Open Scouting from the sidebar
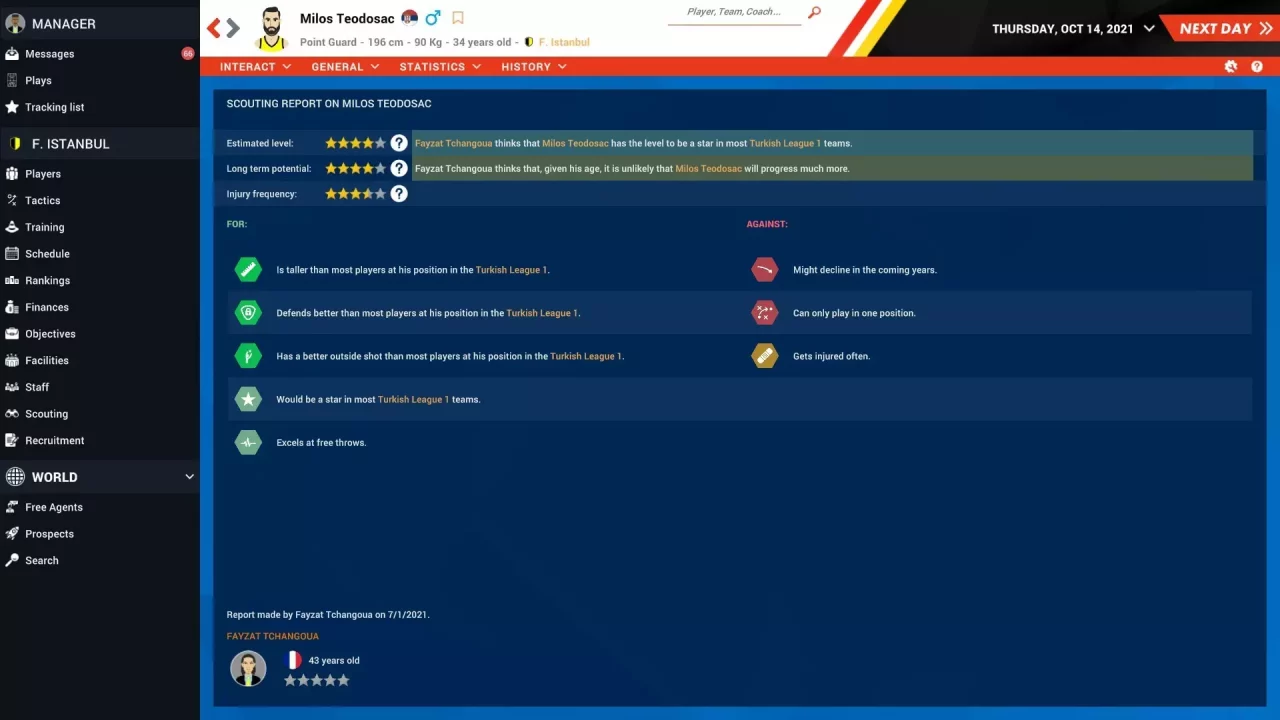 pos(46,413)
